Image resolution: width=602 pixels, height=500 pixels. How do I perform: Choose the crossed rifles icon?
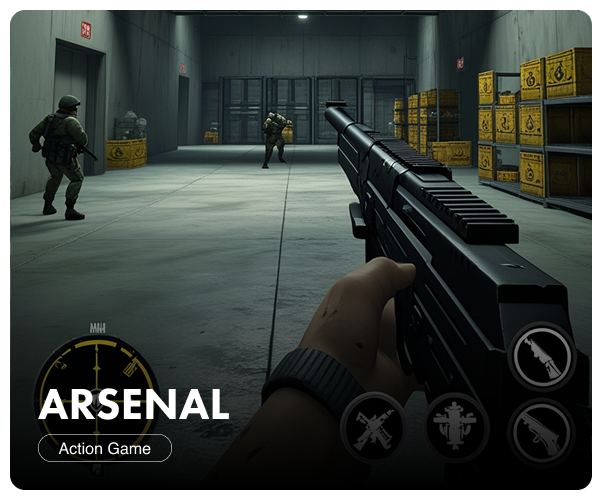[x=373, y=427]
